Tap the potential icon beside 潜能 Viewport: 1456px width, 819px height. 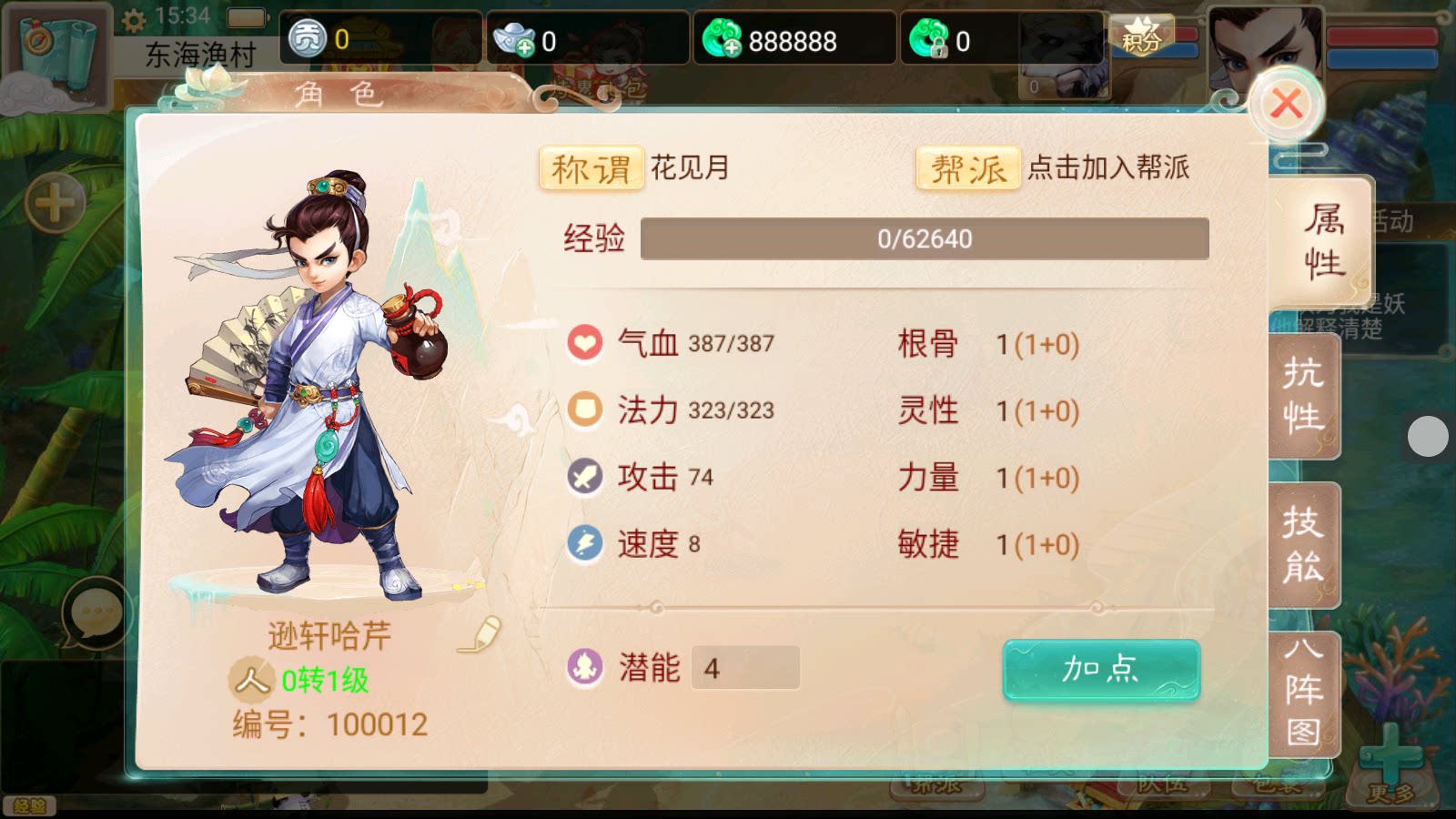585,668
